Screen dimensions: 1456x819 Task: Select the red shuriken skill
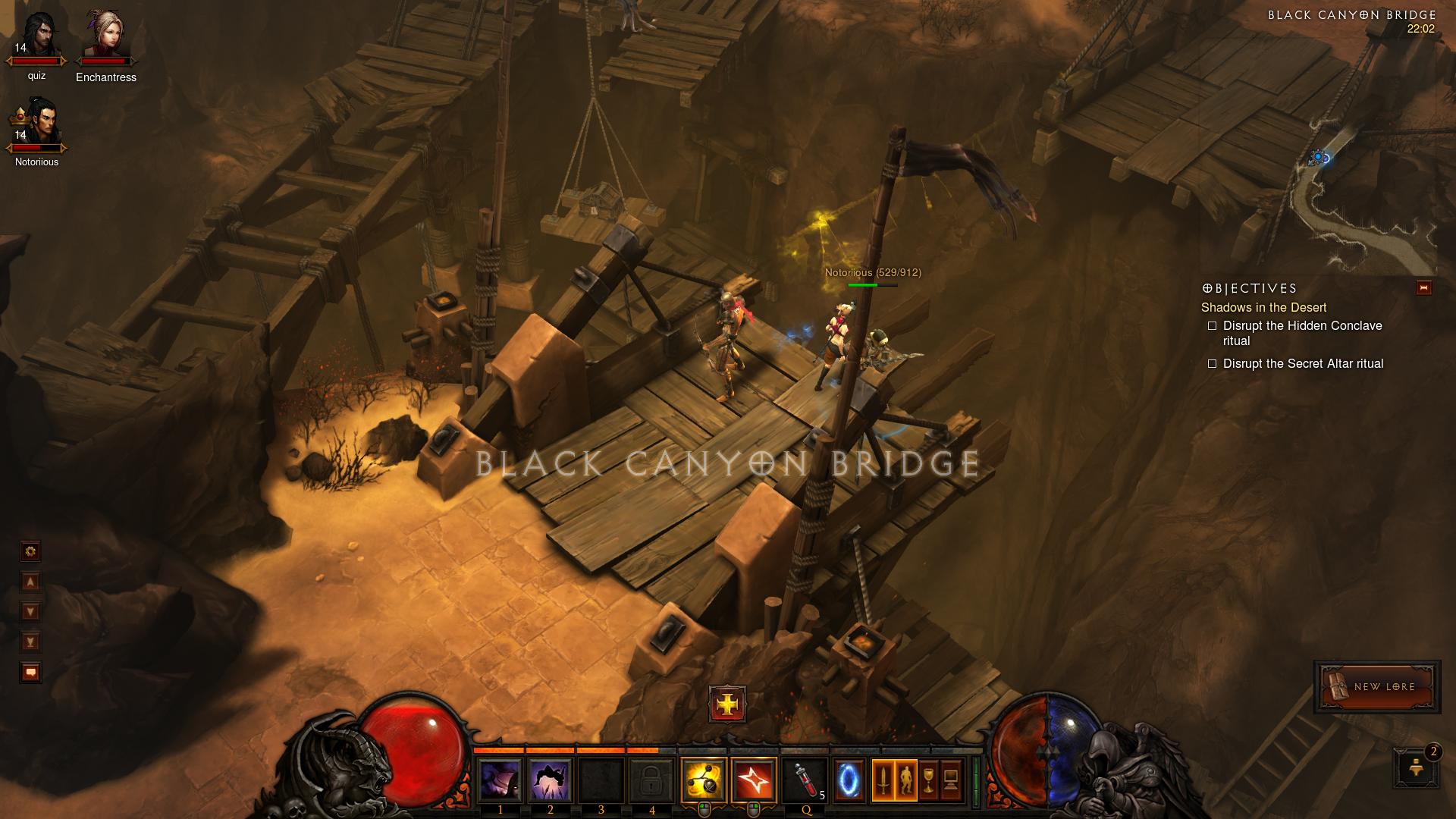(x=754, y=780)
